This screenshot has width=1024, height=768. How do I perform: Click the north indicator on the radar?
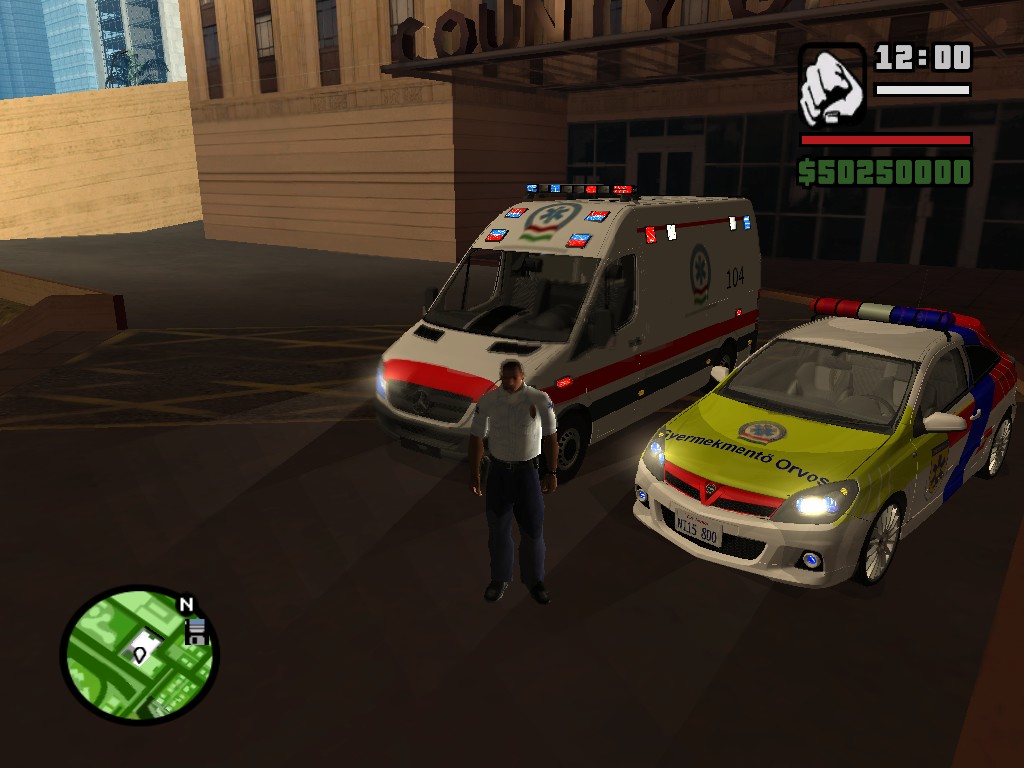click(x=186, y=605)
